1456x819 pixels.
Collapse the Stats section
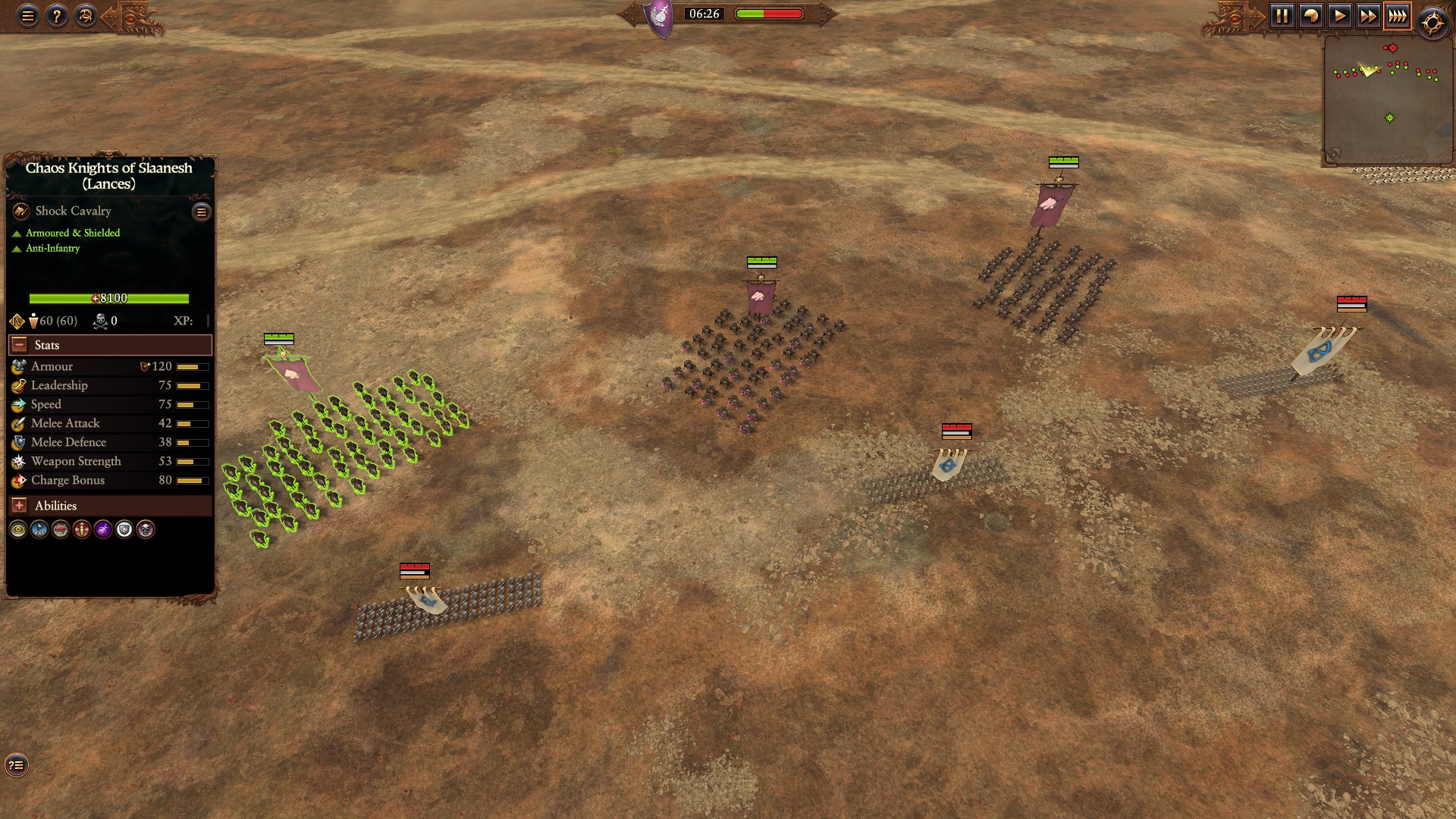click(x=20, y=345)
